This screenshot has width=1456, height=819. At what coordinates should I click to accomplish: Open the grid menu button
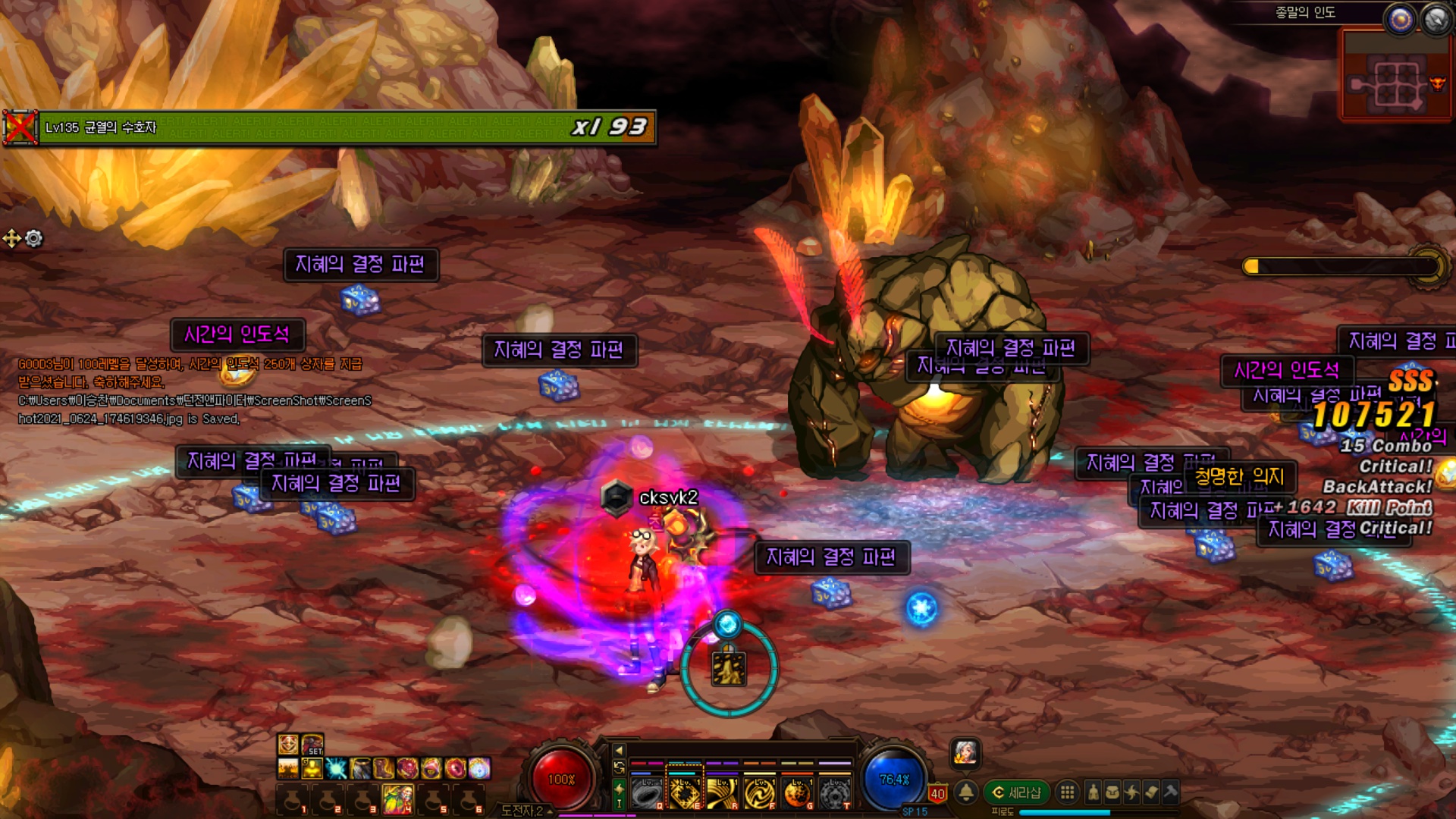pos(1067,792)
